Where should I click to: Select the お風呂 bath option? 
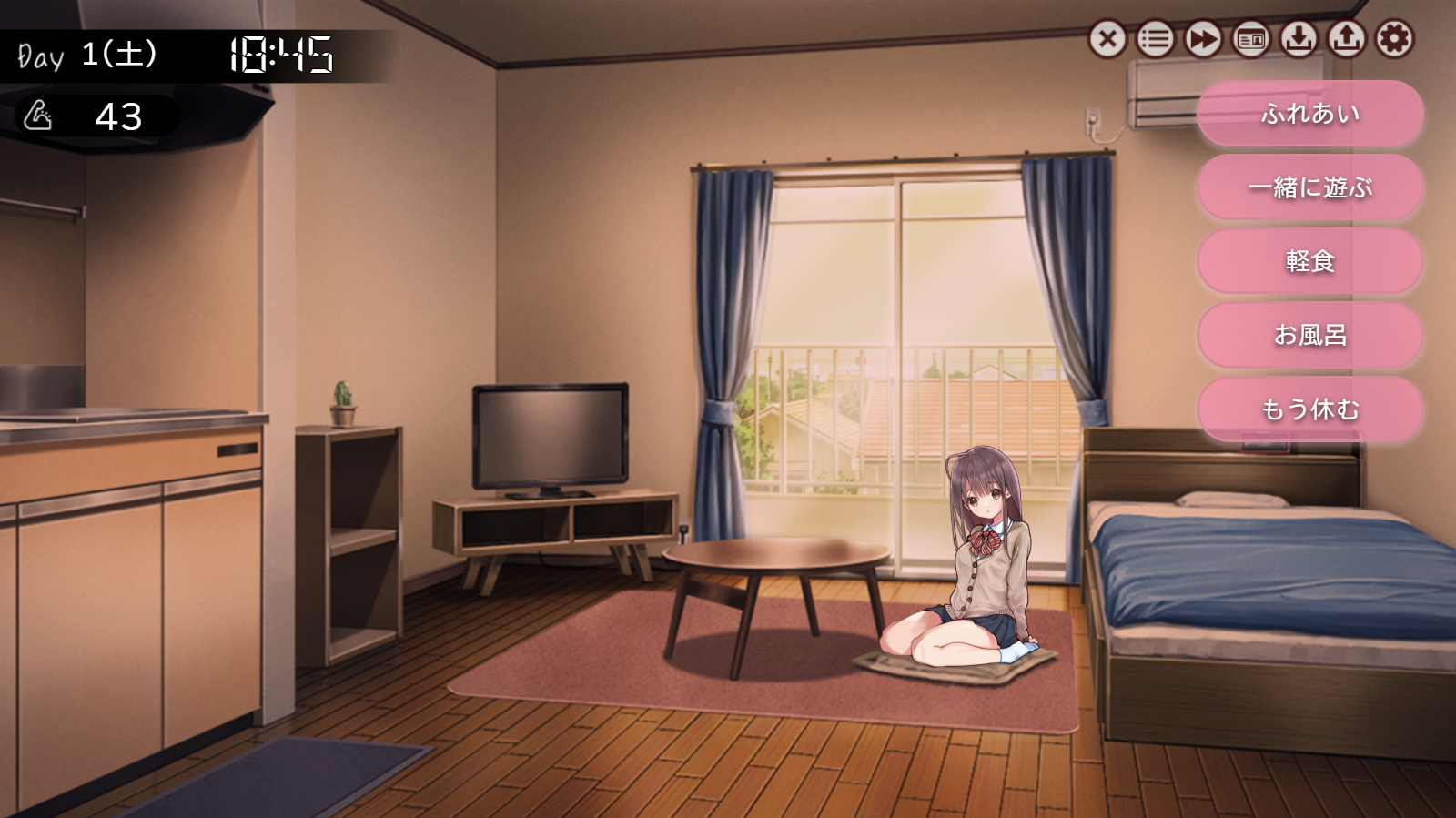tap(1310, 336)
